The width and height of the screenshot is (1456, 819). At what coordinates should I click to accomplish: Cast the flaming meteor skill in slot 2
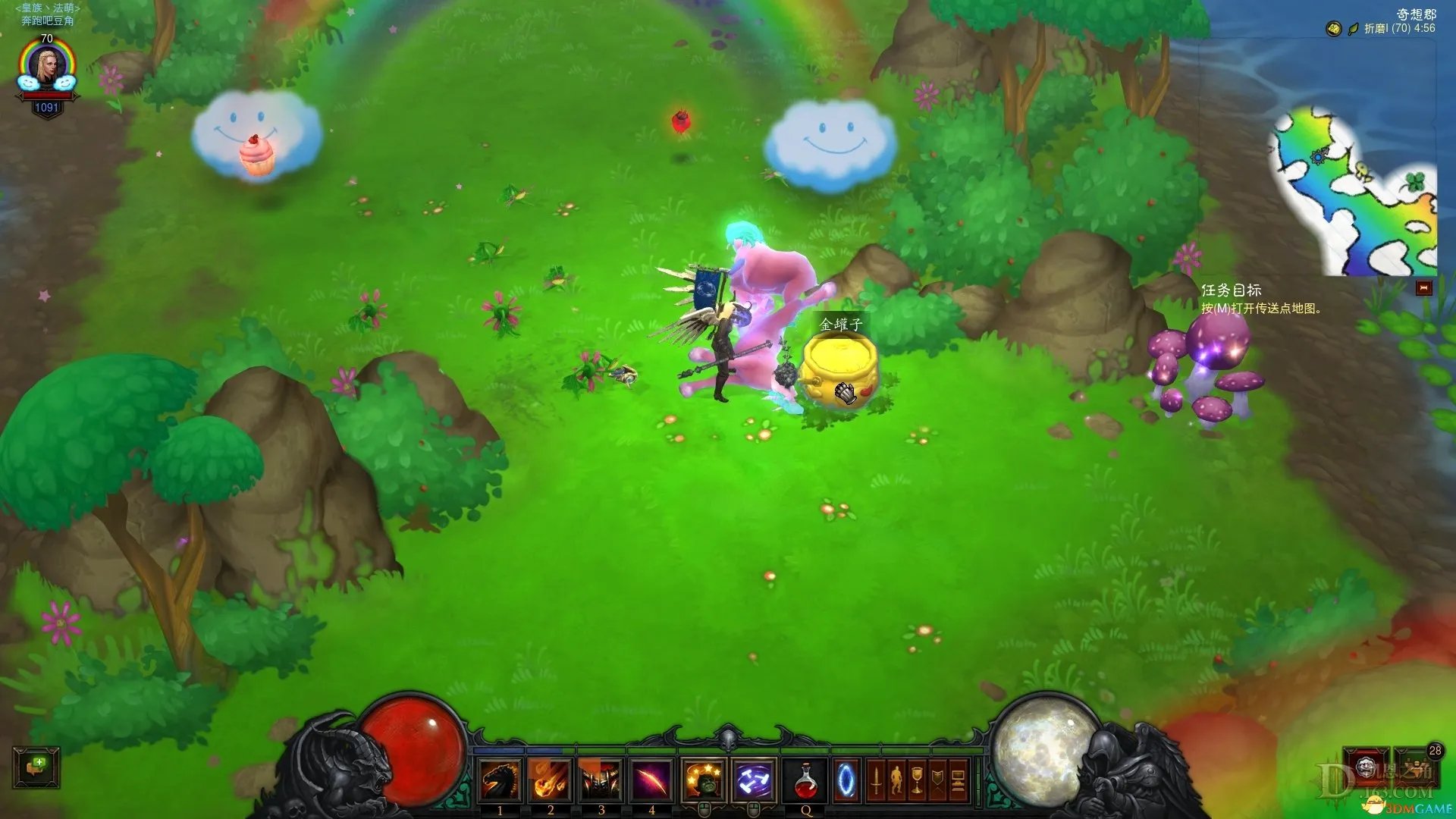coord(551,780)
